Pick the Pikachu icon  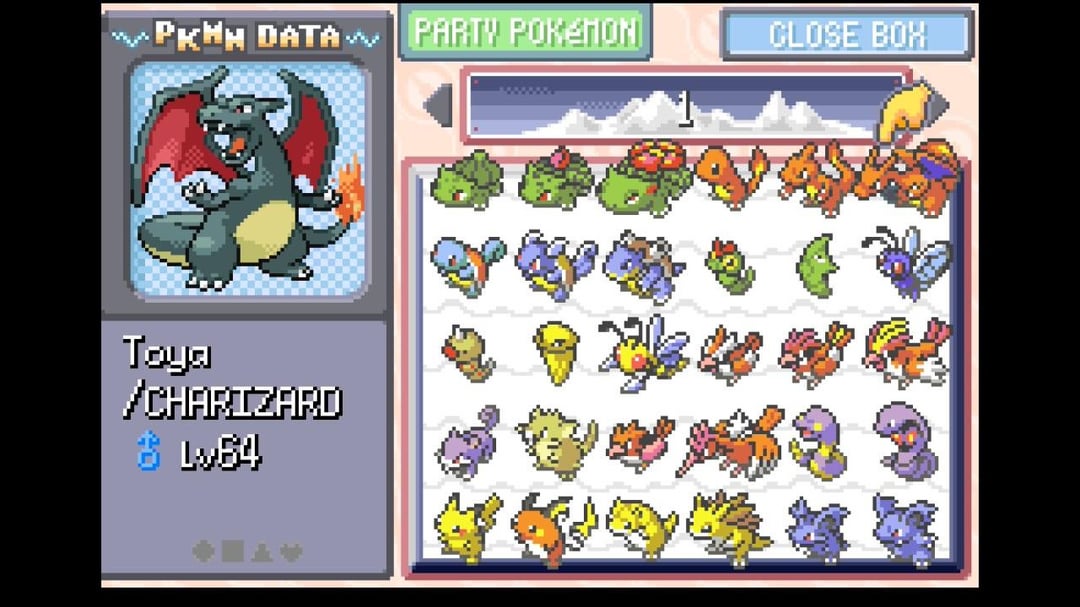click(x=467, y=524)
